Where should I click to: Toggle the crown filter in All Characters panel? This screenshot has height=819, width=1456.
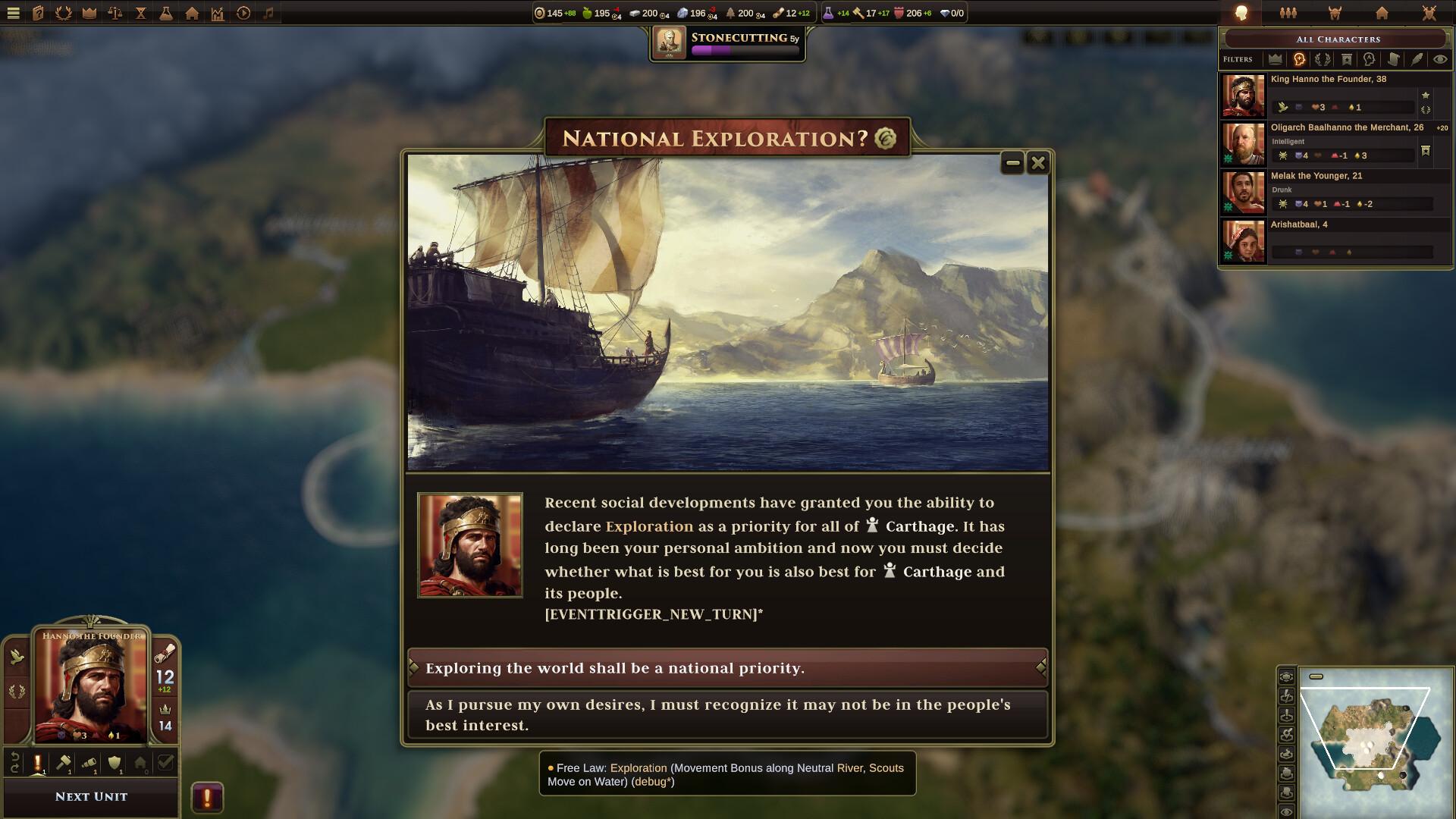(1276, 59)
